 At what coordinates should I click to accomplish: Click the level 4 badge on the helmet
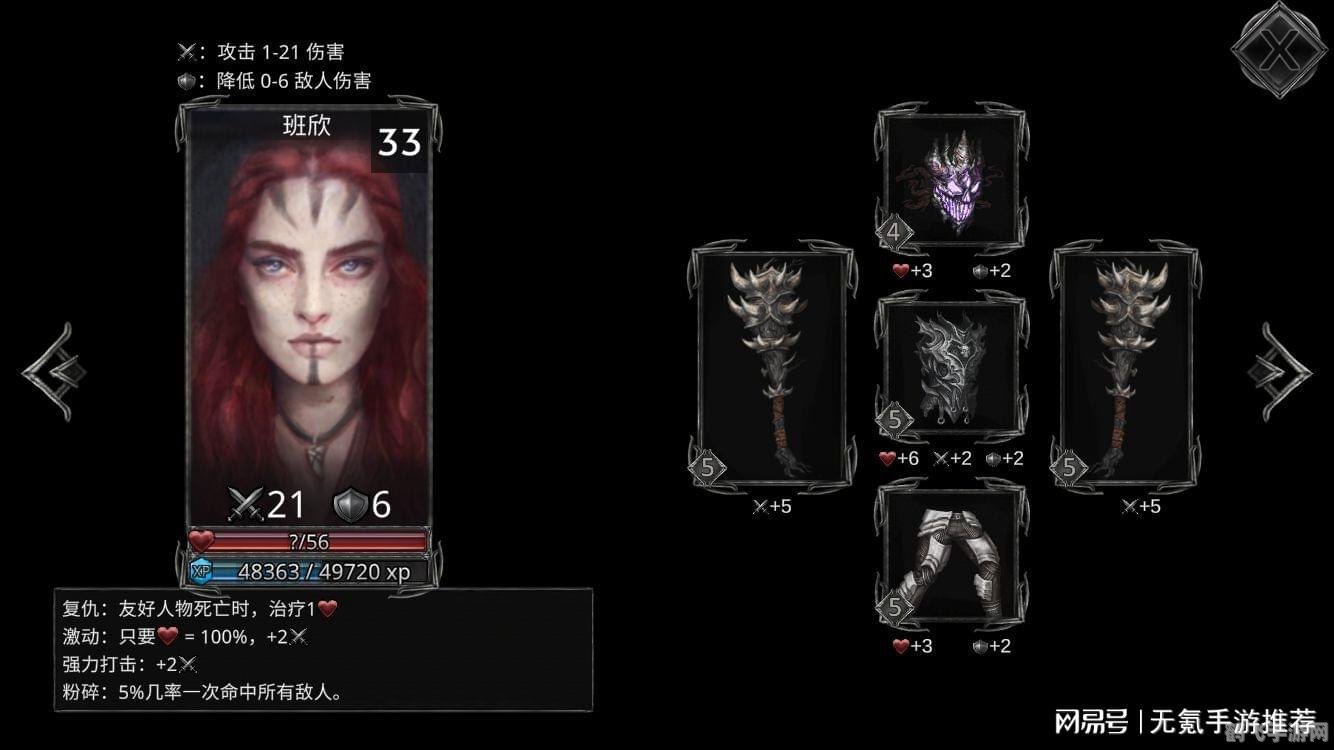coord(897,233)
